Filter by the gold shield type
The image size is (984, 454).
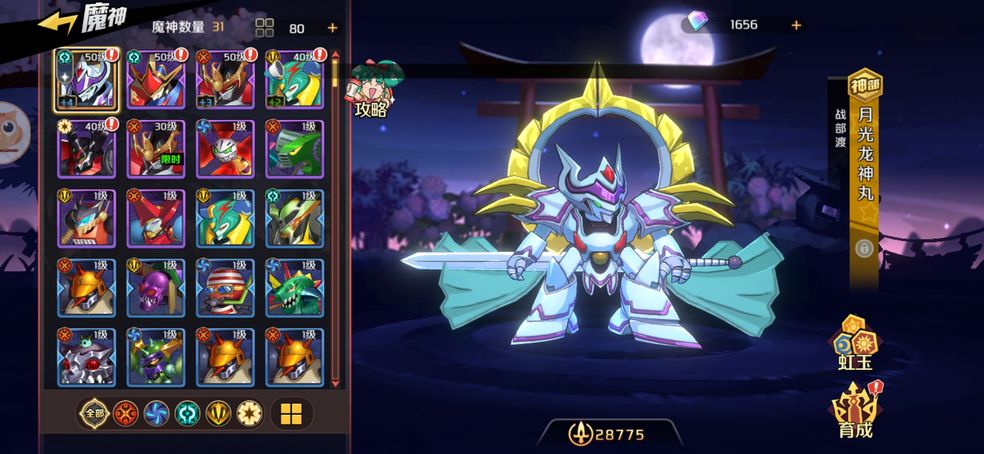click(219, 414)
